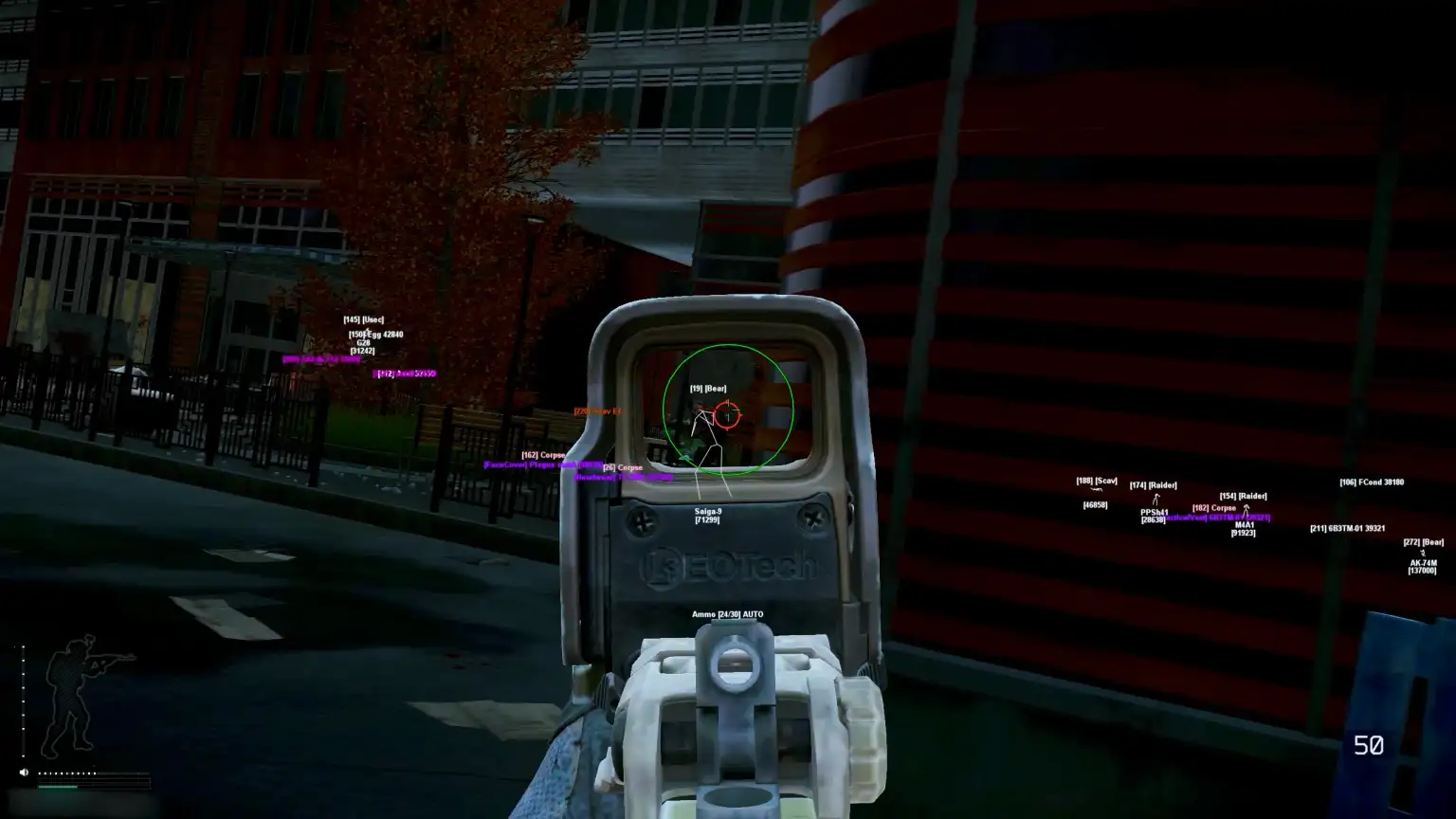Click the '[106] FCond 38180' item label

(1372, 482)
